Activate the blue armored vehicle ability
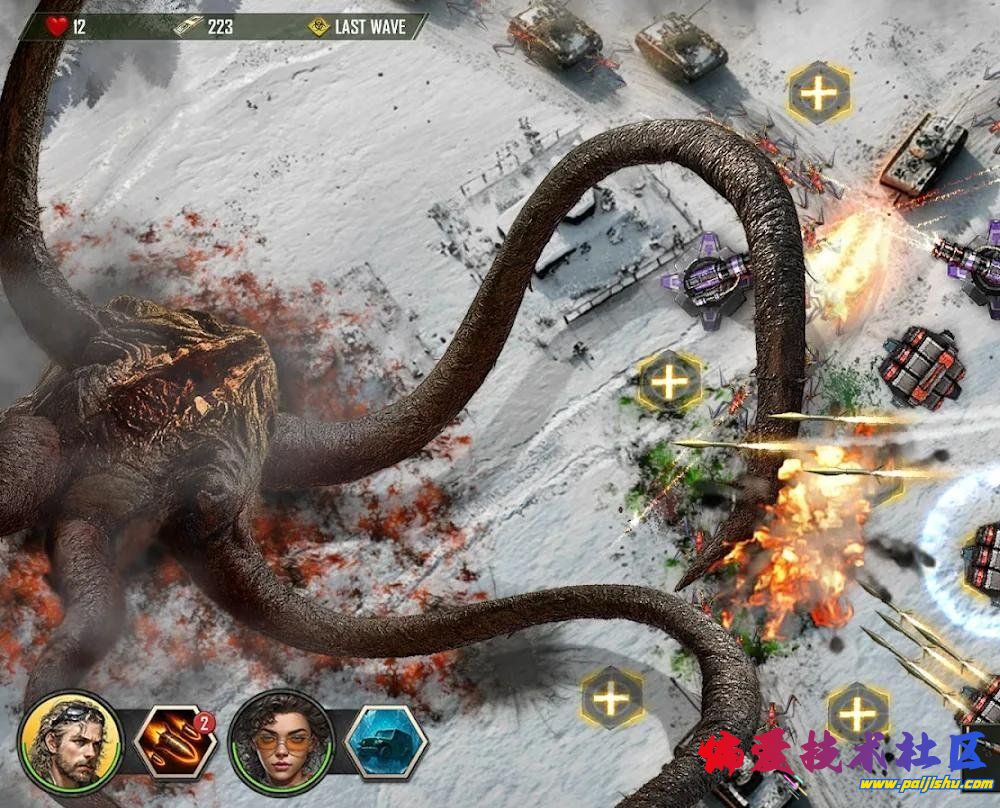The image size is (1000, 808). pyautogui.click(x=386, y=742)
